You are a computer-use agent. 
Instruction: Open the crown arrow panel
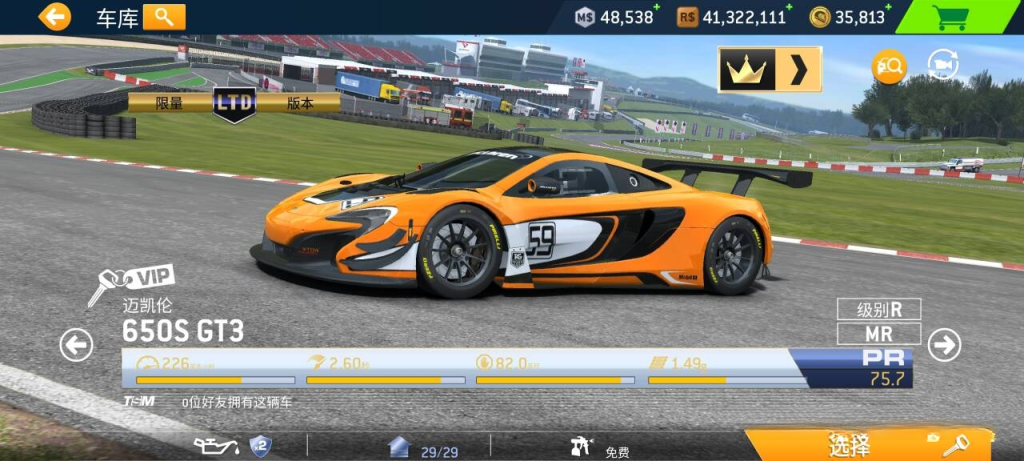(769, 69)
